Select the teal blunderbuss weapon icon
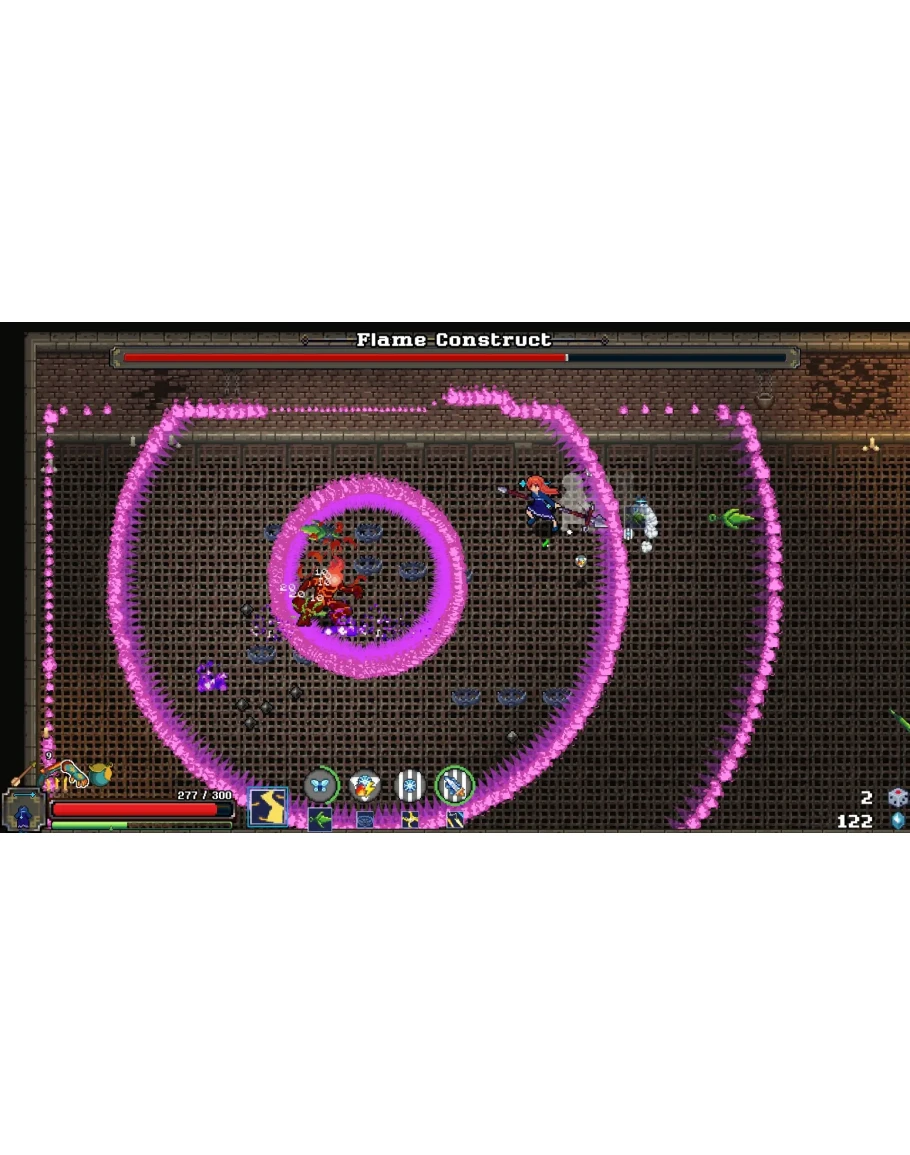 70,771
